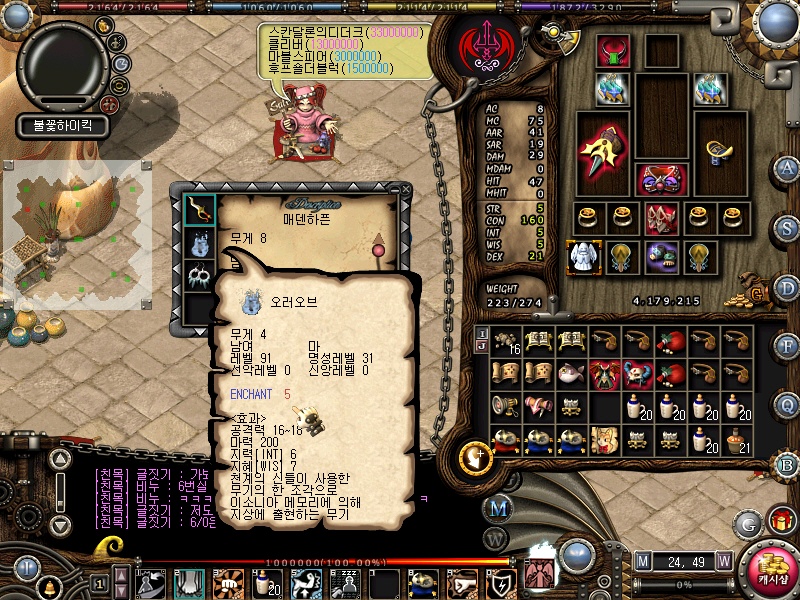Select the fox portrait scroll item

click(606, 440)
